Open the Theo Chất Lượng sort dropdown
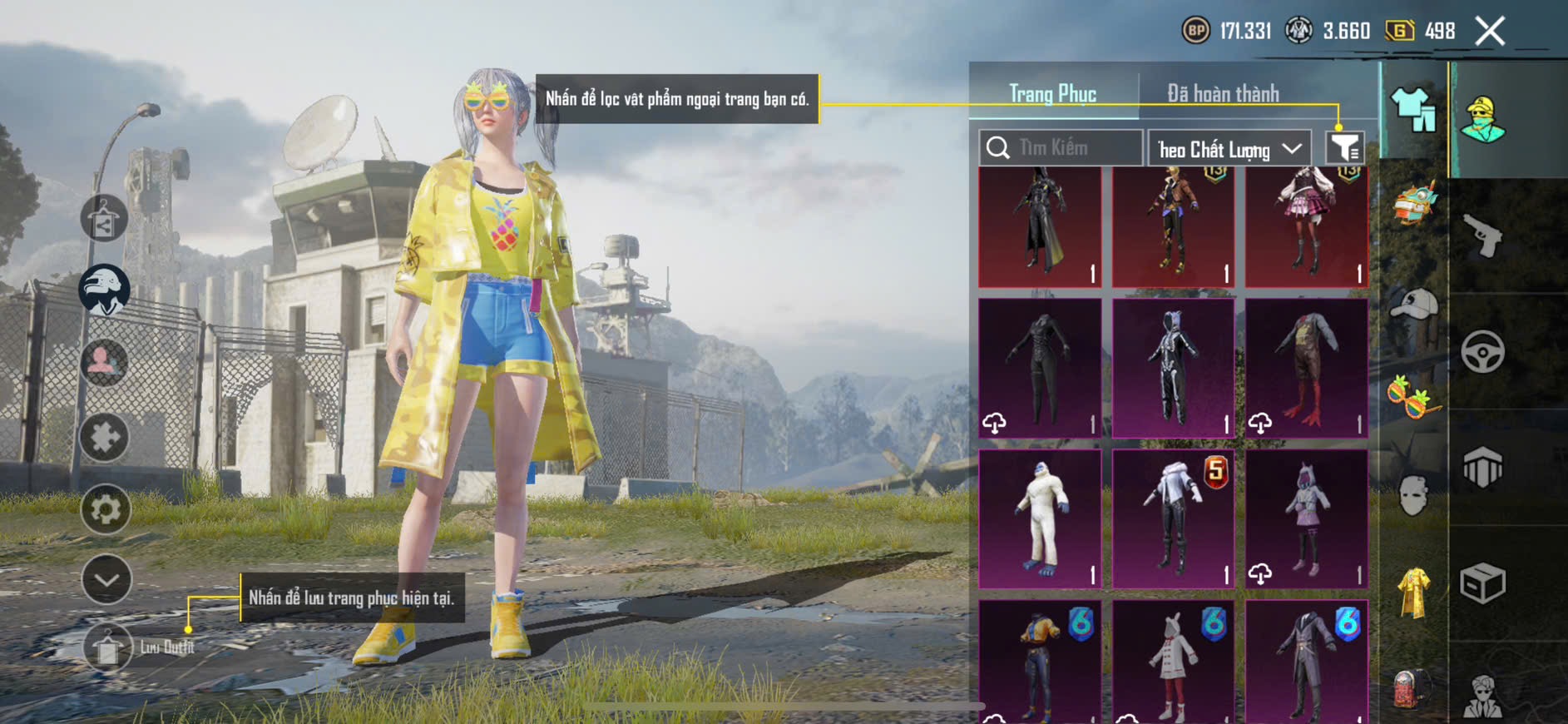The width and height of the screenshot is (1568, 724). [x=1229, y=149]
